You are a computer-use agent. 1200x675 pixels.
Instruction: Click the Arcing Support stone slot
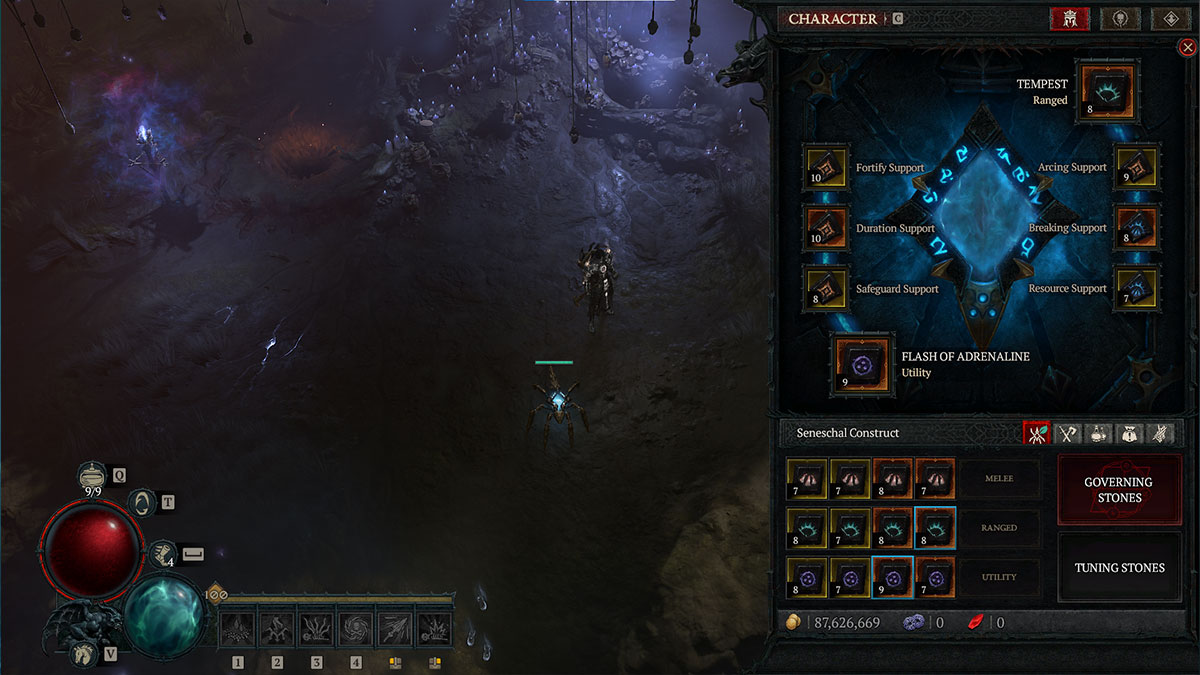(1136, 167)
